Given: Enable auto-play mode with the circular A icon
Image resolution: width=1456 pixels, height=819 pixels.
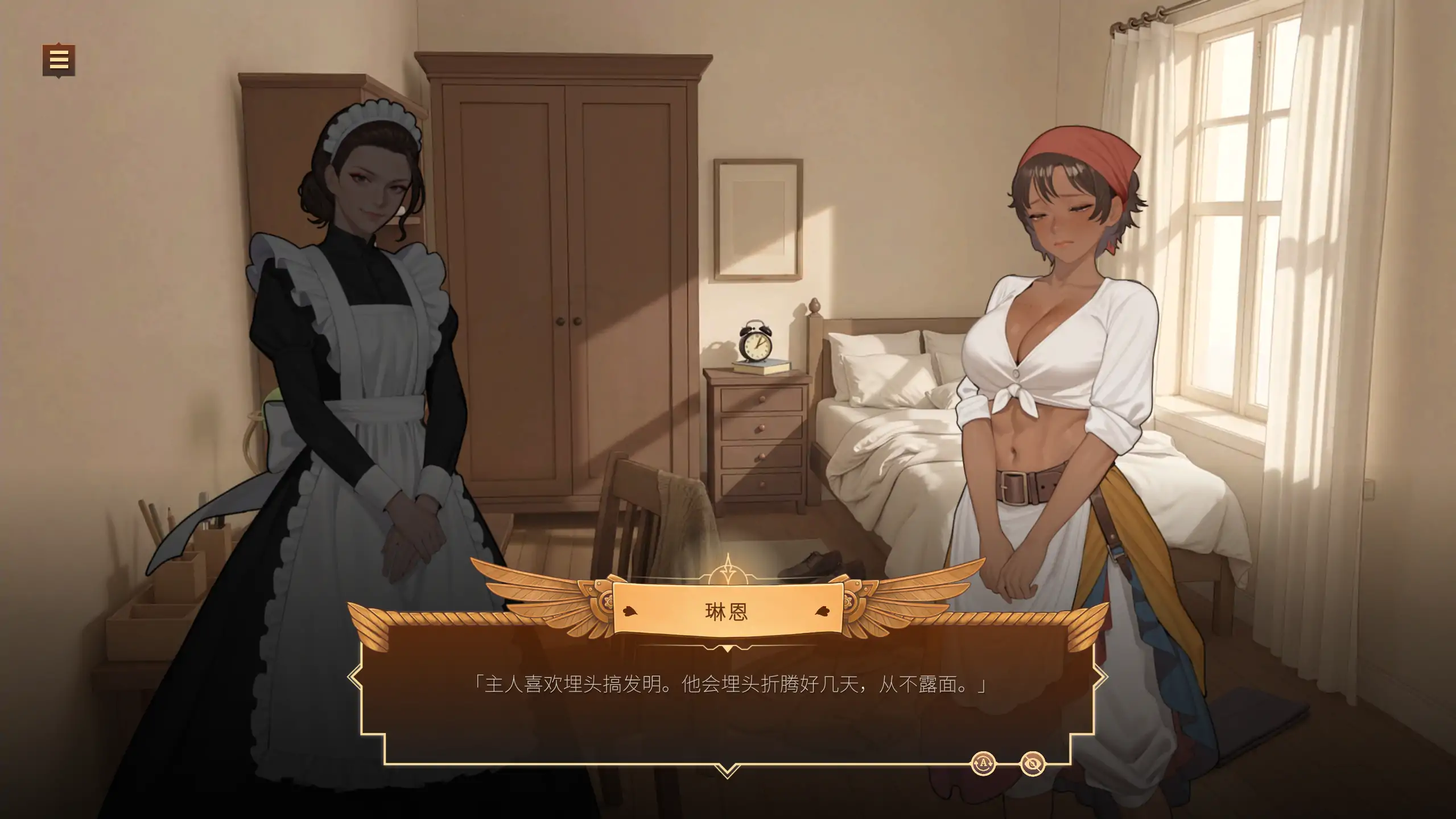Looking at the screenshot, I should [984, 764].
